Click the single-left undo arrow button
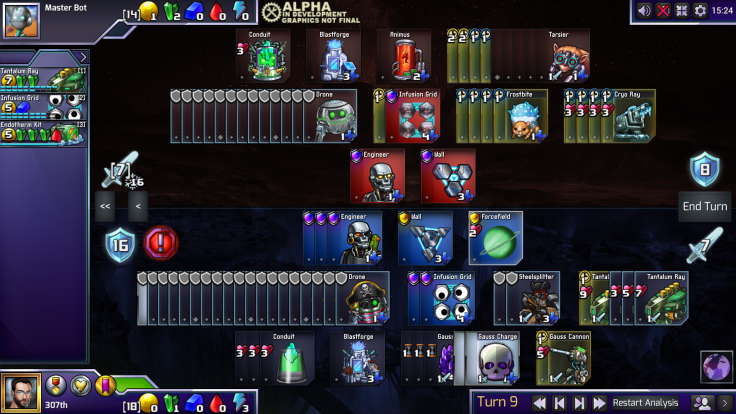Viewport: 736px width, 414px height. (137, 207)
